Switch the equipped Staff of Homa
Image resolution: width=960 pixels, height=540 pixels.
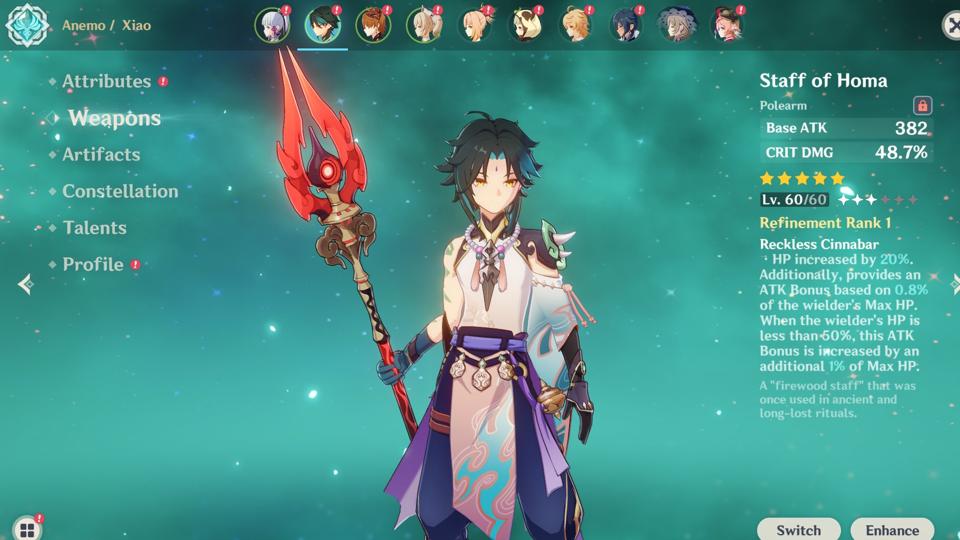pos(798,530)
